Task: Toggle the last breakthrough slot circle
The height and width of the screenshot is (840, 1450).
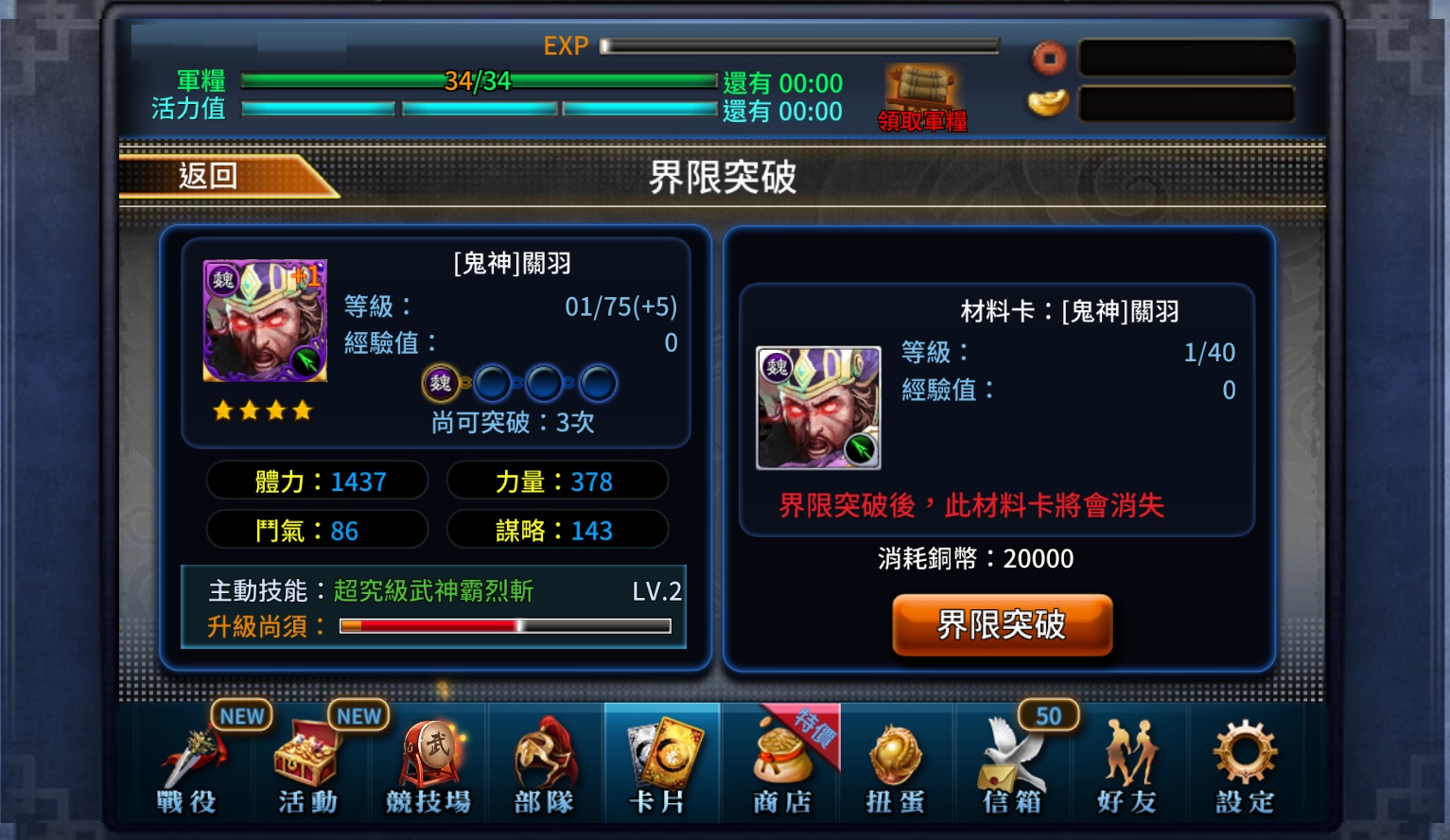Action: (x=596, y=383)
